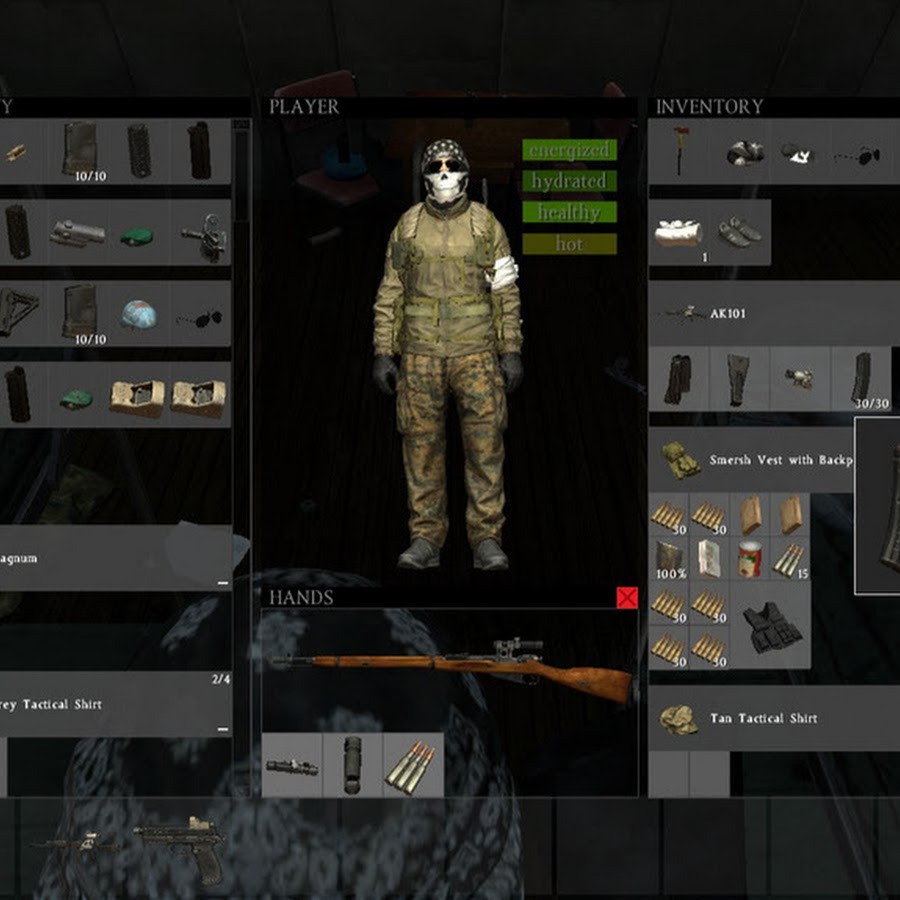This screenshot has height=900, width=900.
Task: Select the loose rifle rounds in hands
Action: pos(412,766)
